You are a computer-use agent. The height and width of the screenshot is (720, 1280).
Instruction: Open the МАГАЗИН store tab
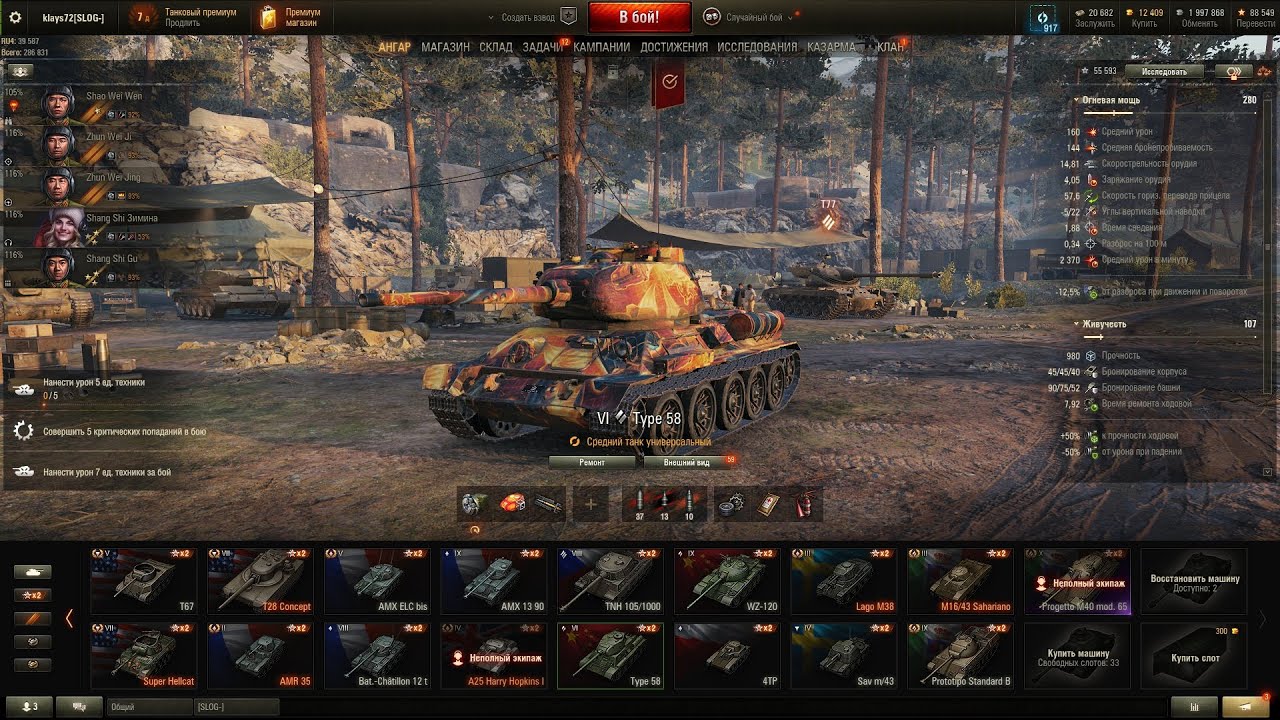(x=445, y=47)
